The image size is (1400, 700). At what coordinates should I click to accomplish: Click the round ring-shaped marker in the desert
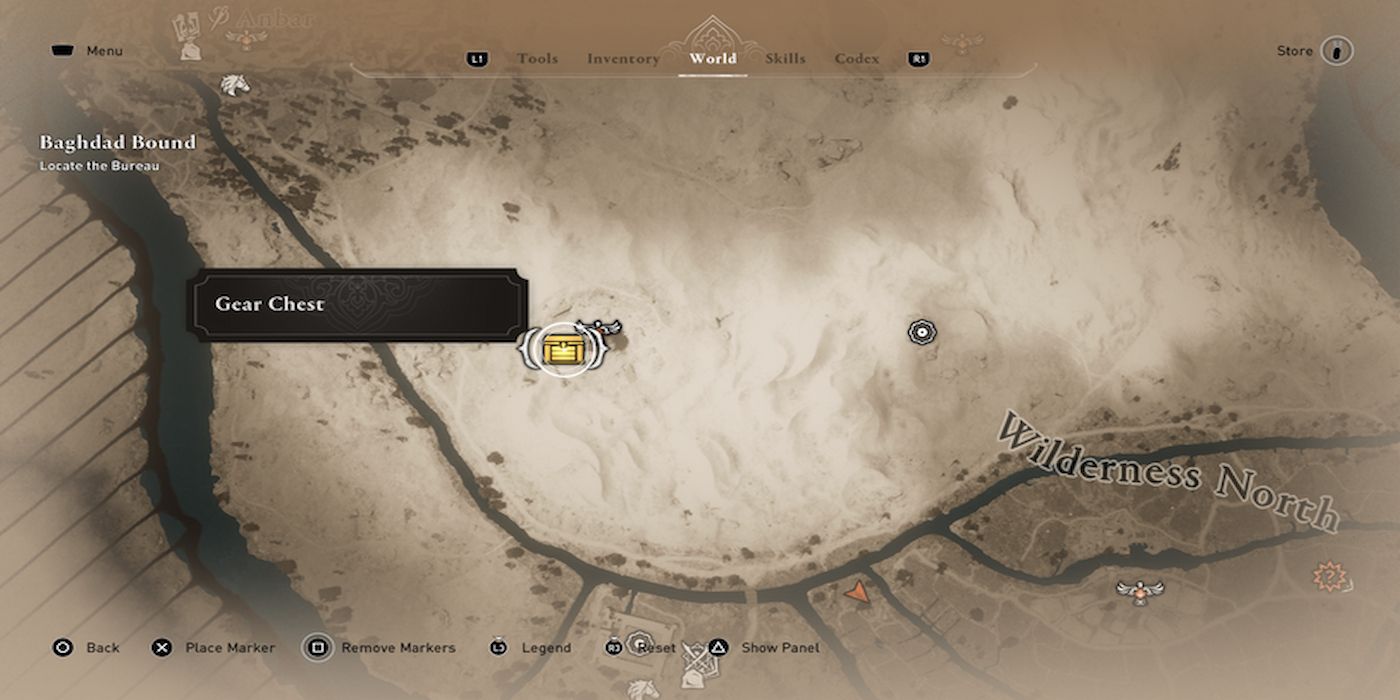pos(921,332)
